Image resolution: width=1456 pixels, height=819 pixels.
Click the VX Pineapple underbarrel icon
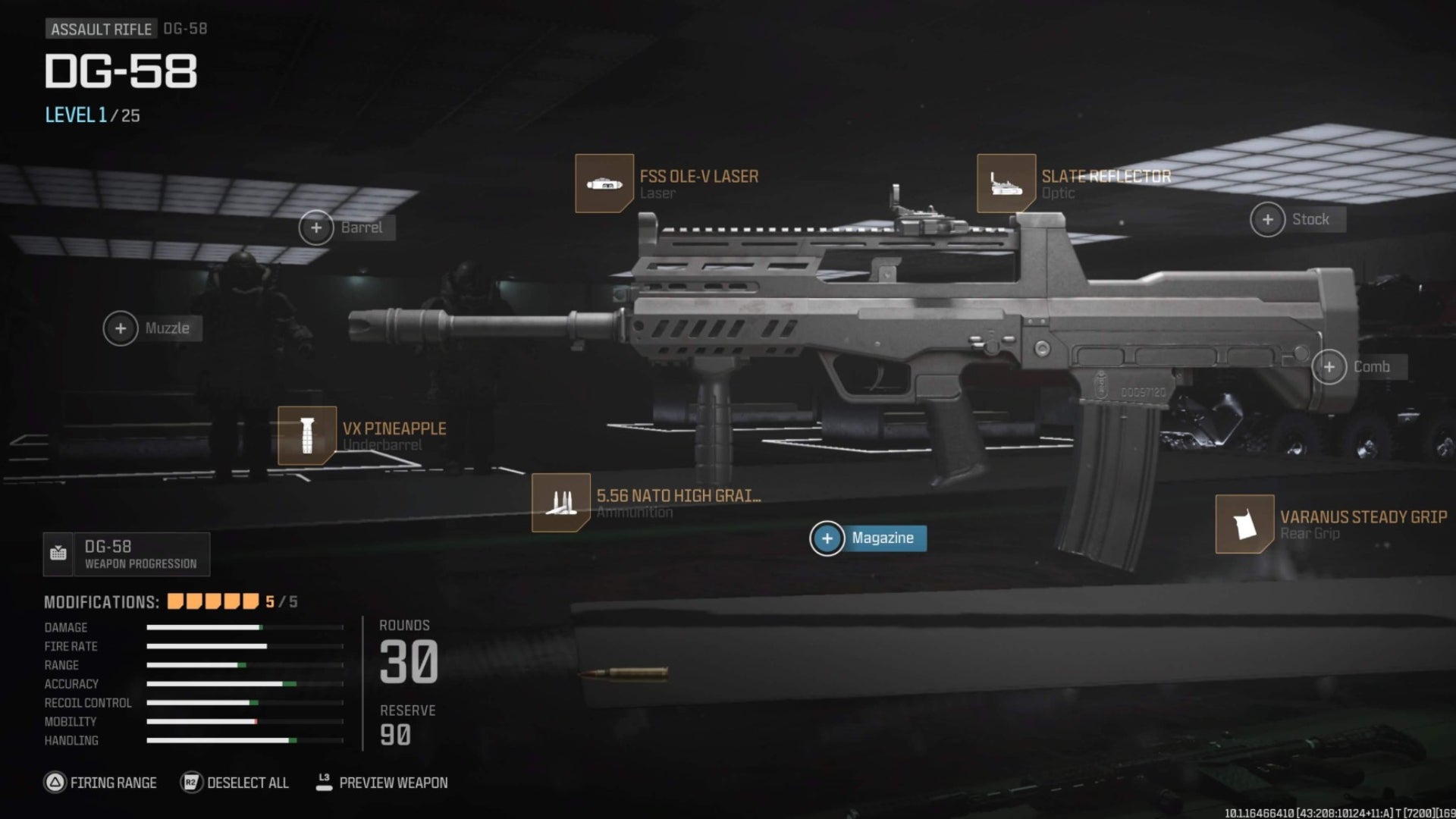[x=306, y=437]
